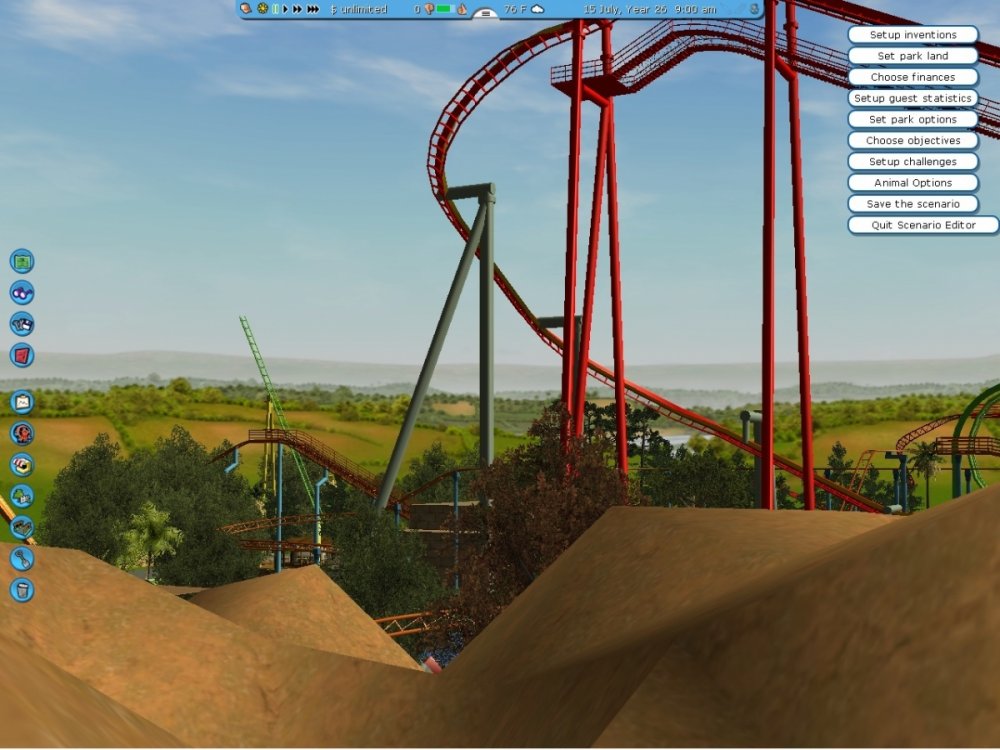Open Choose finances panel
The image size is (1000, 750).
pyautogui.click(x=912, y=77)
